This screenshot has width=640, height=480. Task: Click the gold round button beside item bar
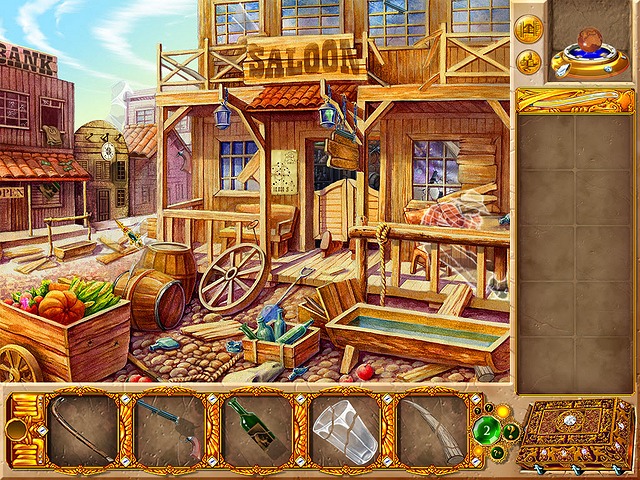pyautogui.click(x=15, y=430)
